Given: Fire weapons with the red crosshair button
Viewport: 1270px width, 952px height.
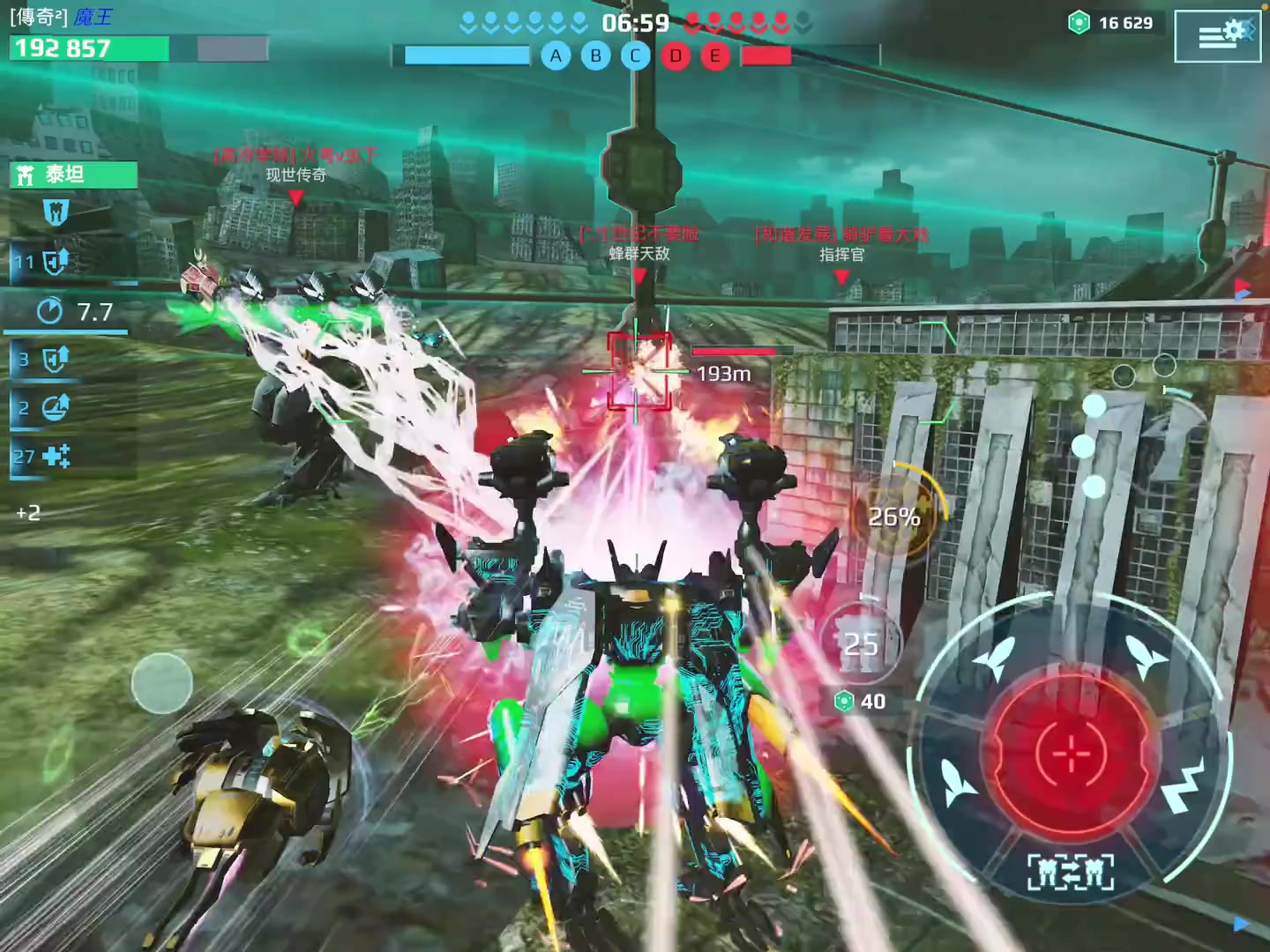Looking at the screenshot, I should click(x=1071, y=754).
